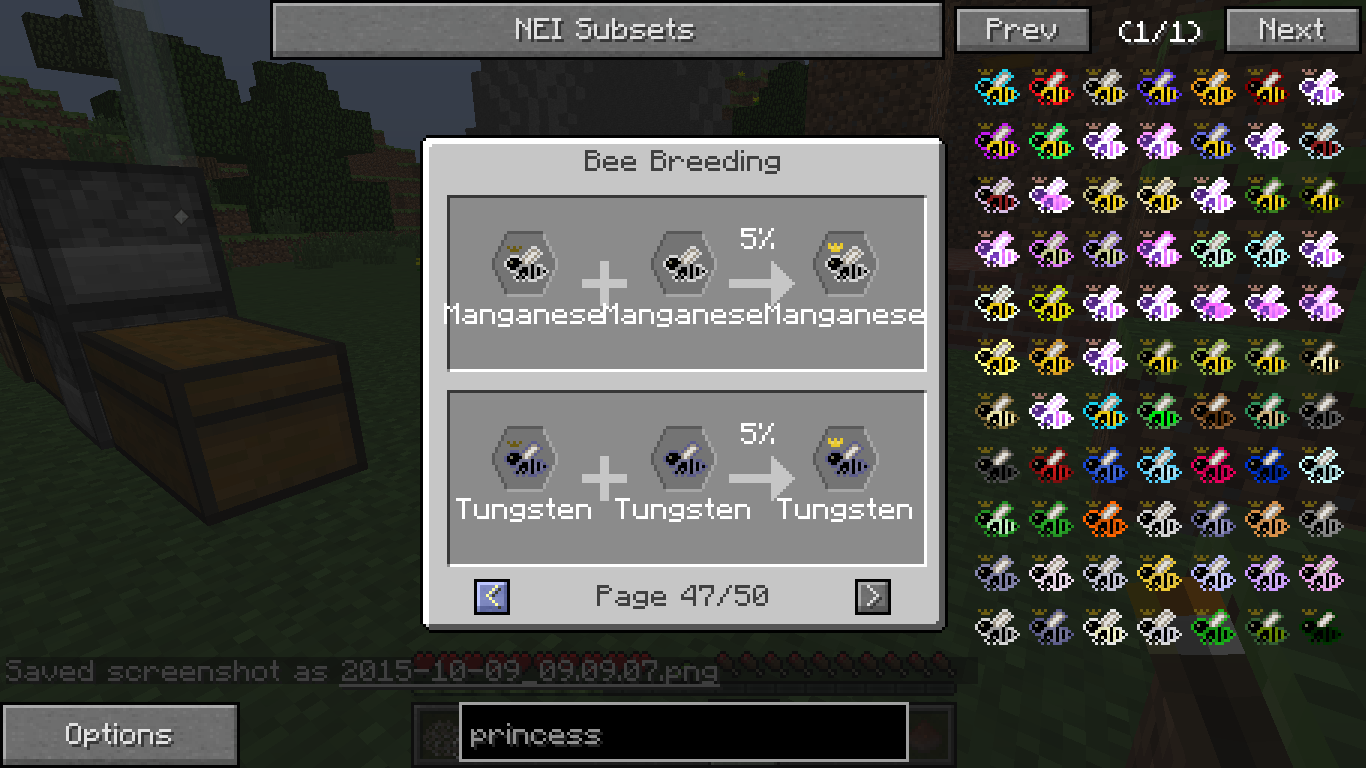The height and width of the screenshot is (768, 1366).
Task: Select the Tungsten drone parent bee
Action: tap(683, 461)
